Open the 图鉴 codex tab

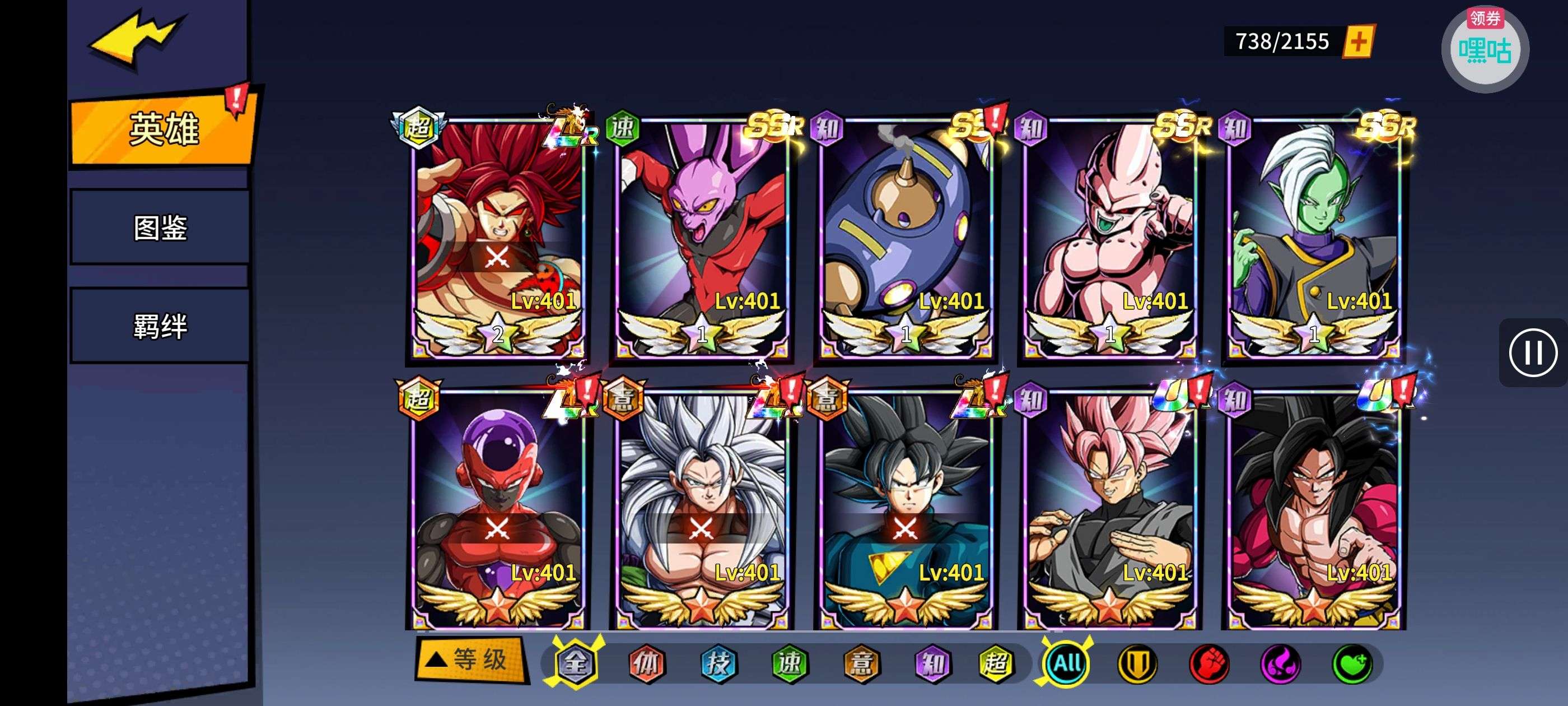point(160,228)
